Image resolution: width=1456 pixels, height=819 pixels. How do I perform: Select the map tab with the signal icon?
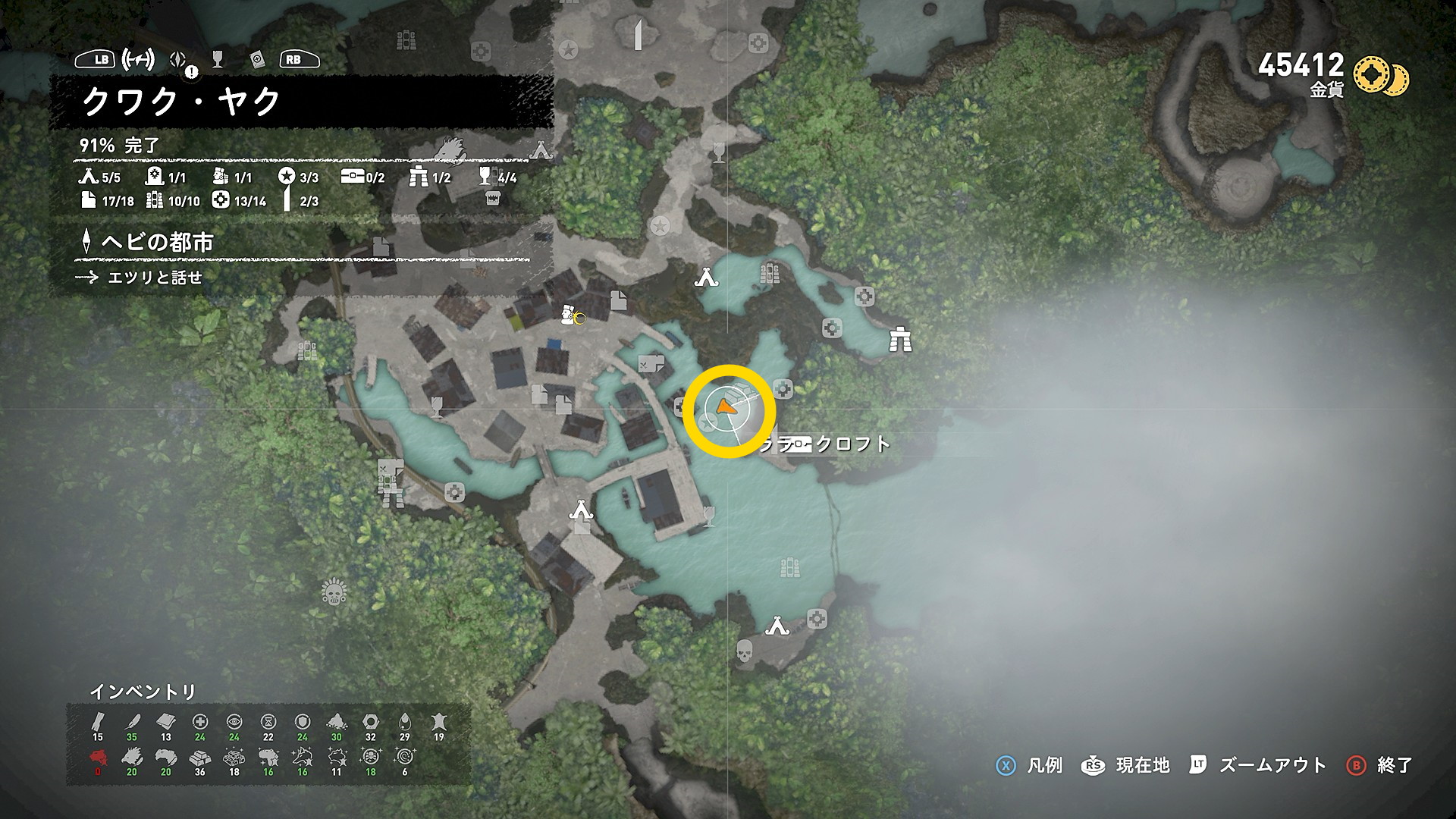(139, 59)
